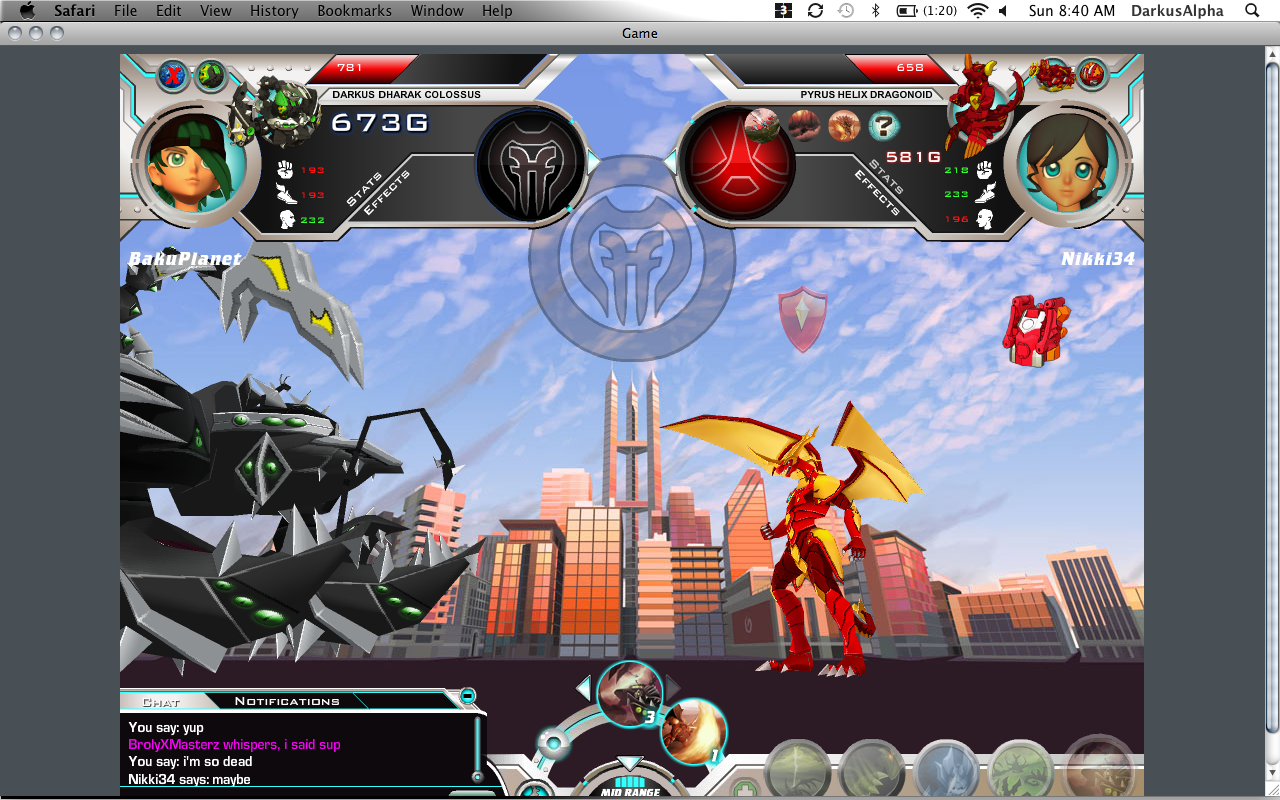Choose the fiery ability card numbered 1

click(x=693, y=732)
